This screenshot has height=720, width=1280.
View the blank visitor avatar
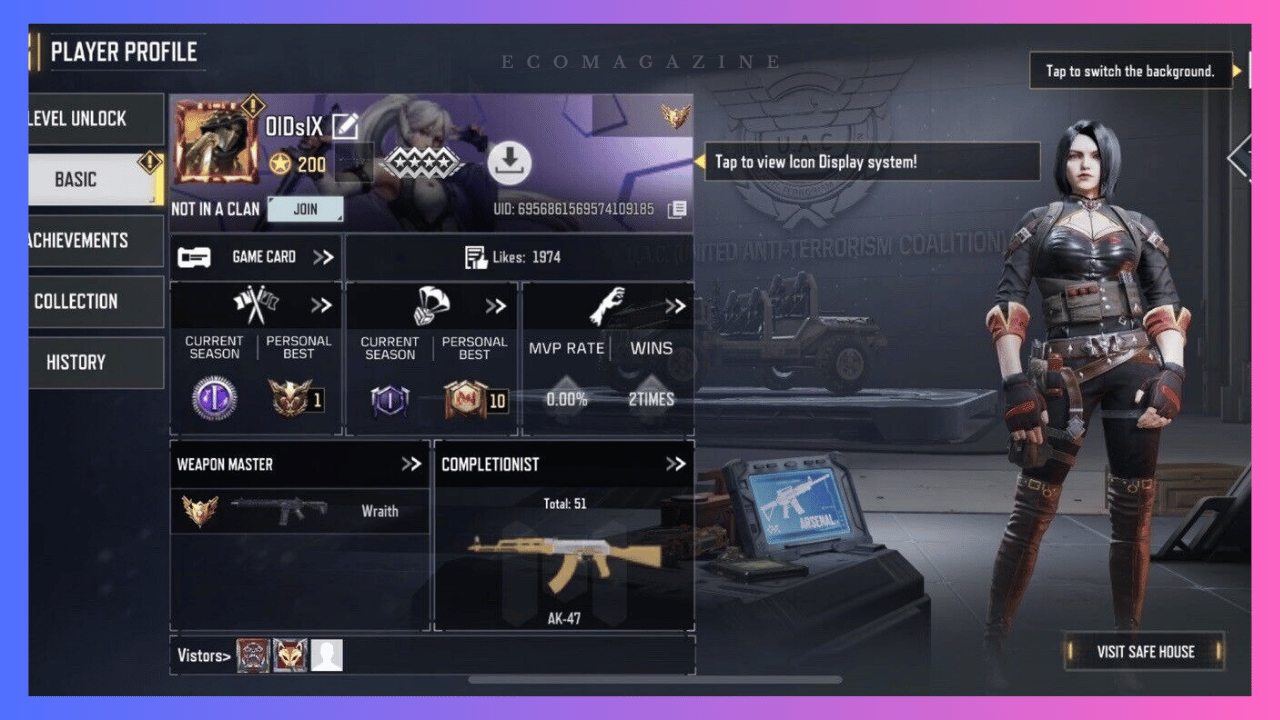(326, 656)
